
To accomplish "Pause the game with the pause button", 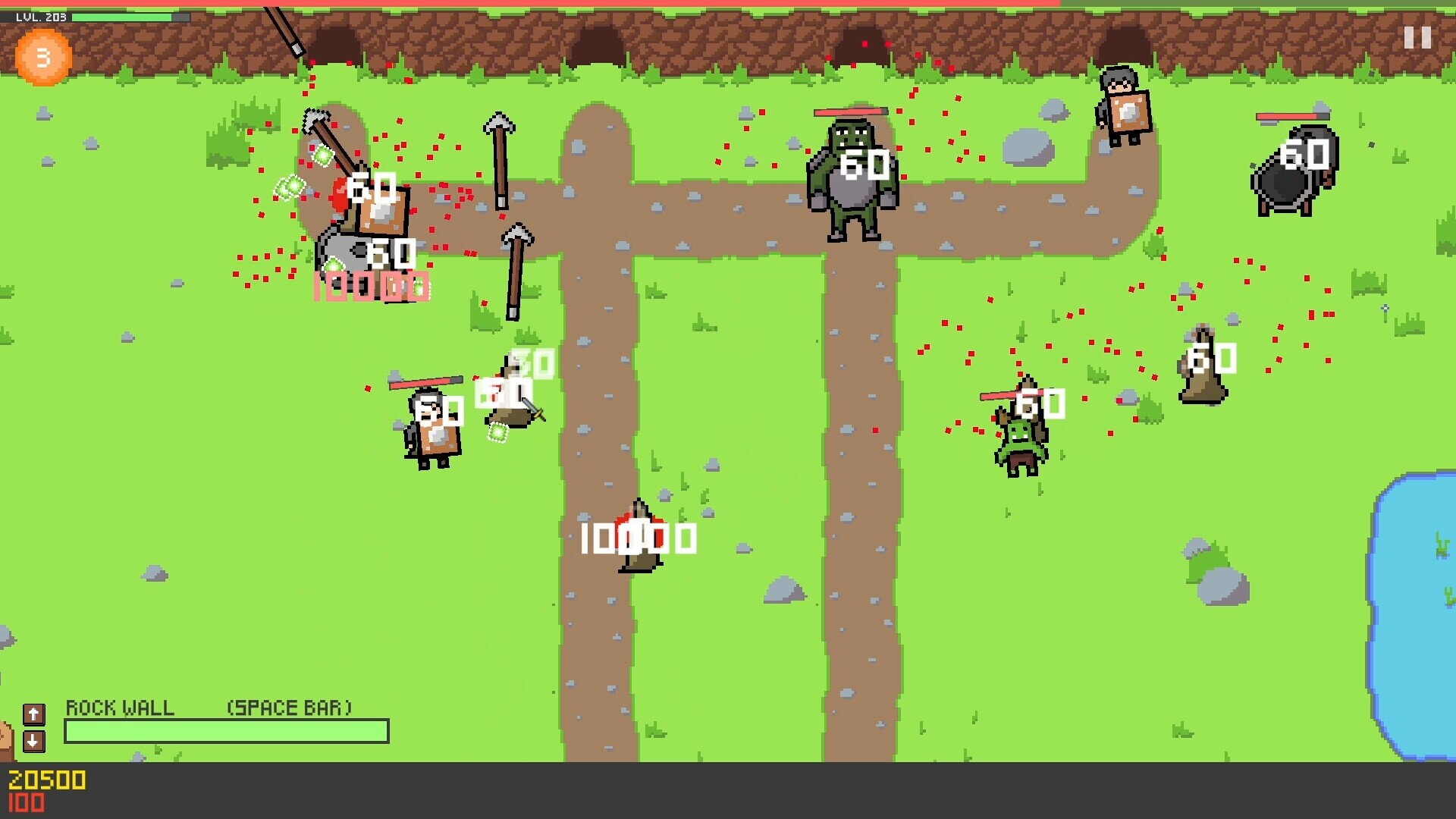I will coord(1417,38).
